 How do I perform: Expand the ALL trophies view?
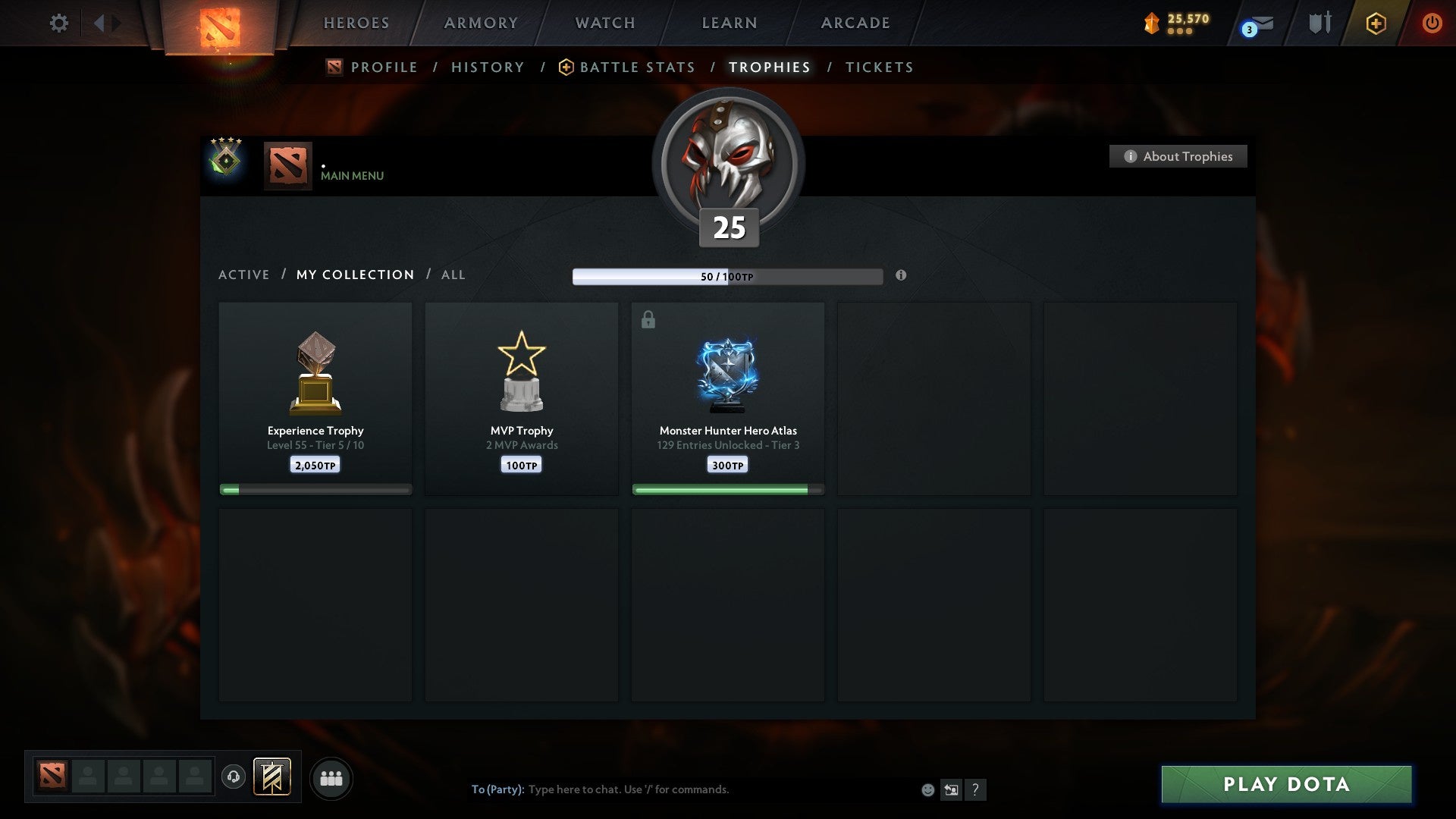[453, 275]
